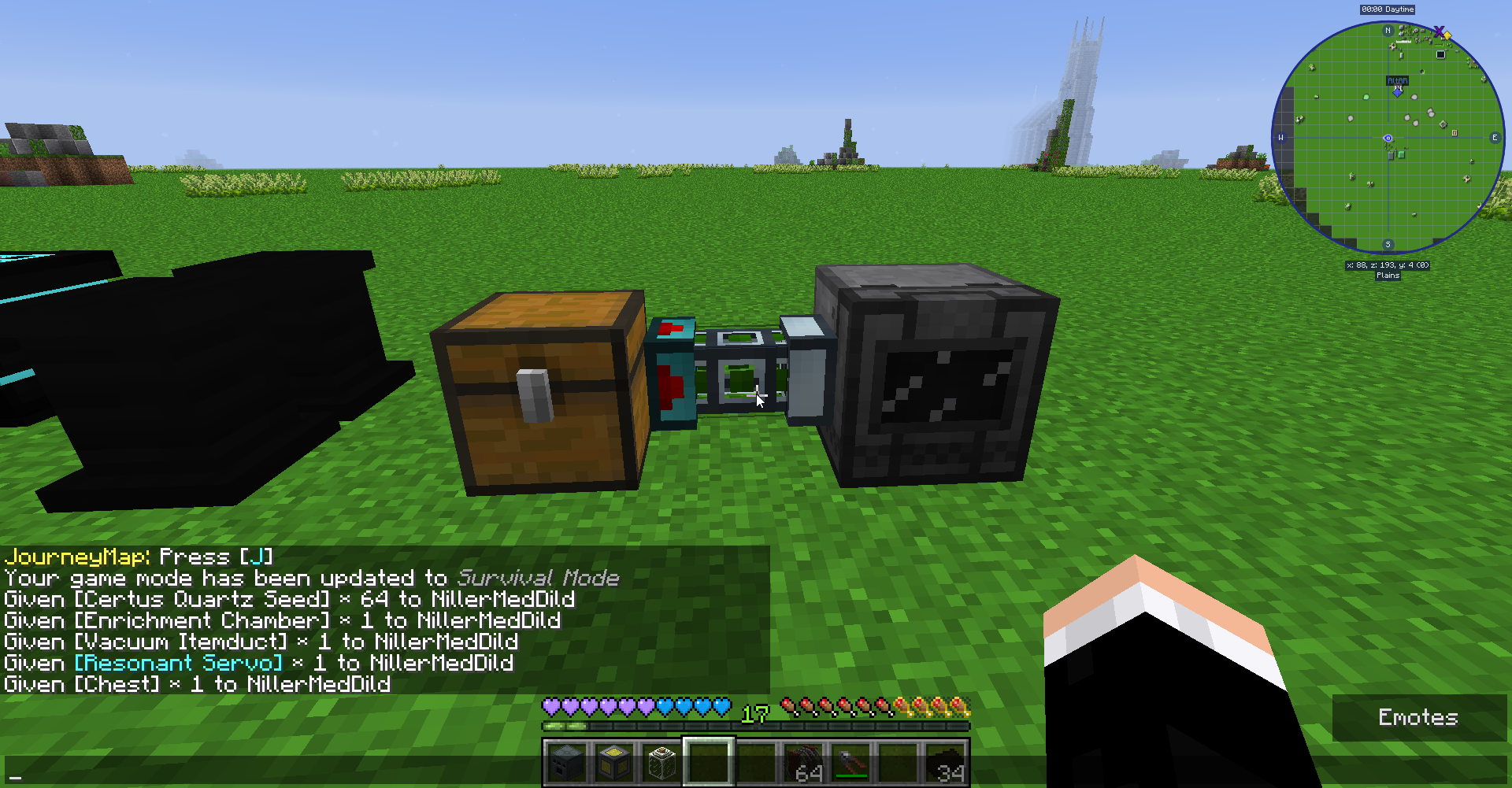Click the 00:00 Daytime label above the minimap
This screenshot has width=1512, height=788.
(1388, 9)
